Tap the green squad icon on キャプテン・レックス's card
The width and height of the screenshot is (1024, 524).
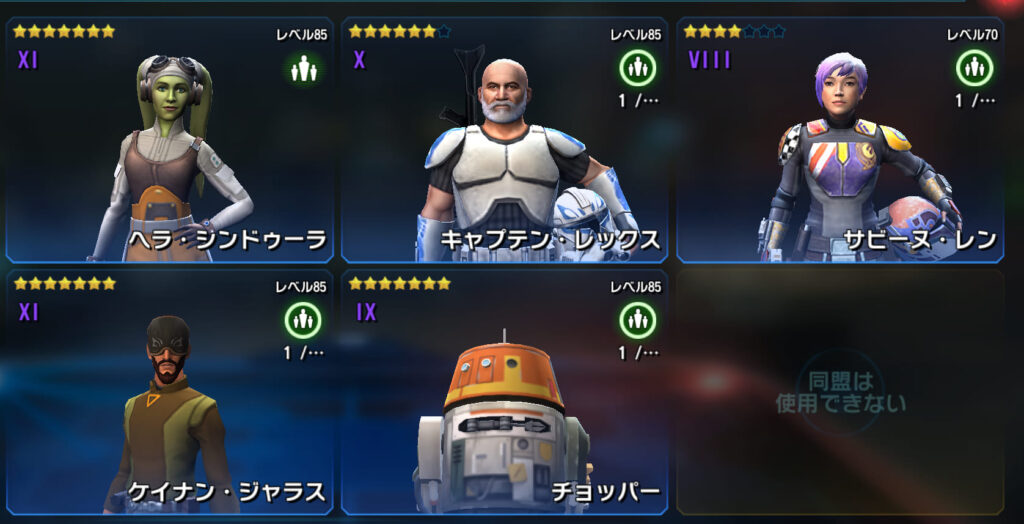[637, 69]
